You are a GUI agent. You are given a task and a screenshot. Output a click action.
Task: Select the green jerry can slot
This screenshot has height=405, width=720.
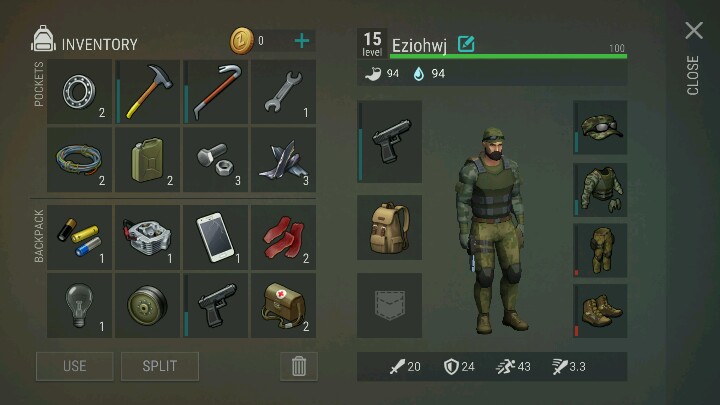(148, 160)
